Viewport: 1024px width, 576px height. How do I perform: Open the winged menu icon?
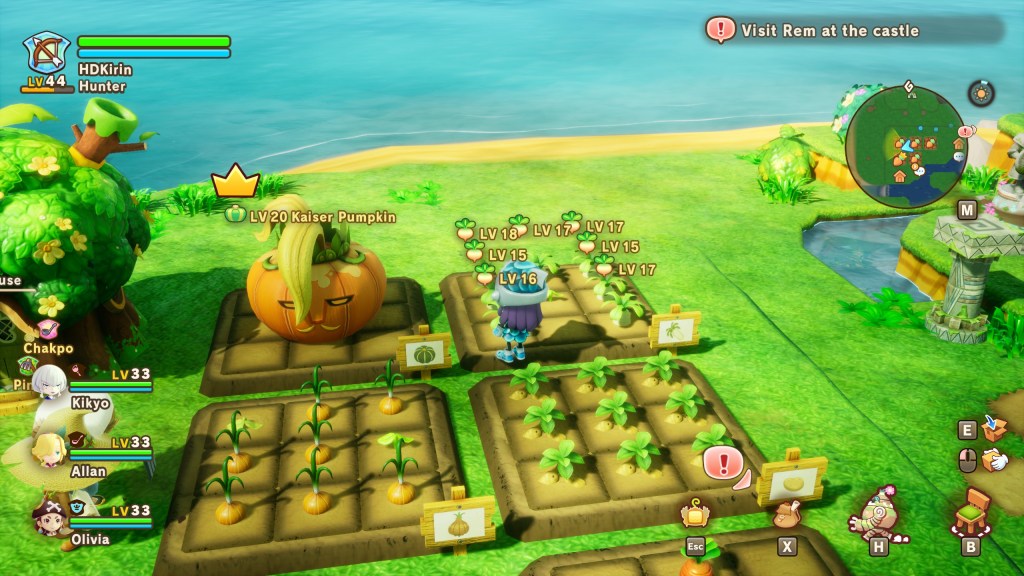[x=693, y=516]
